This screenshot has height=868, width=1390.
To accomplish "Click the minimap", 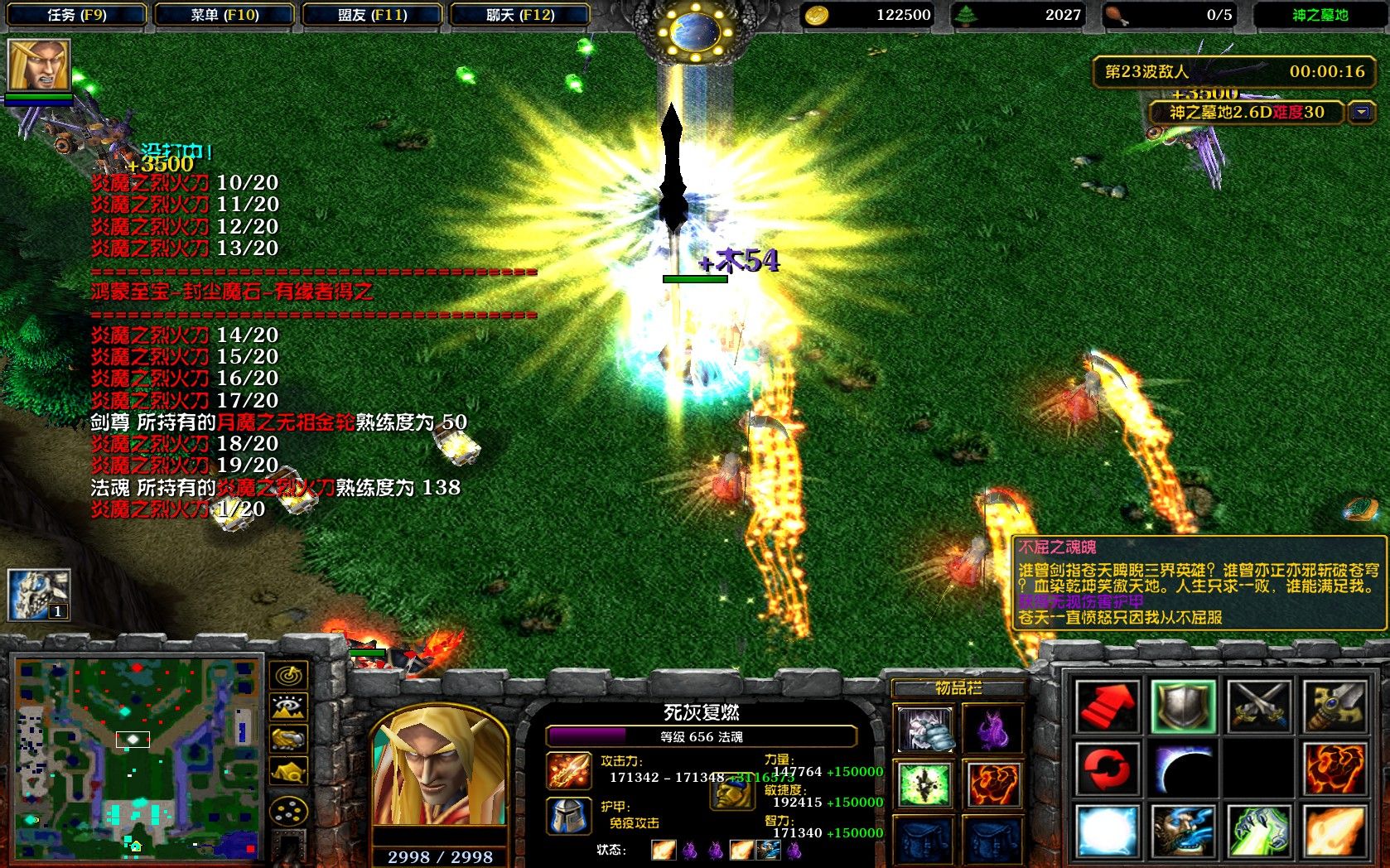I will pos(138,757).
